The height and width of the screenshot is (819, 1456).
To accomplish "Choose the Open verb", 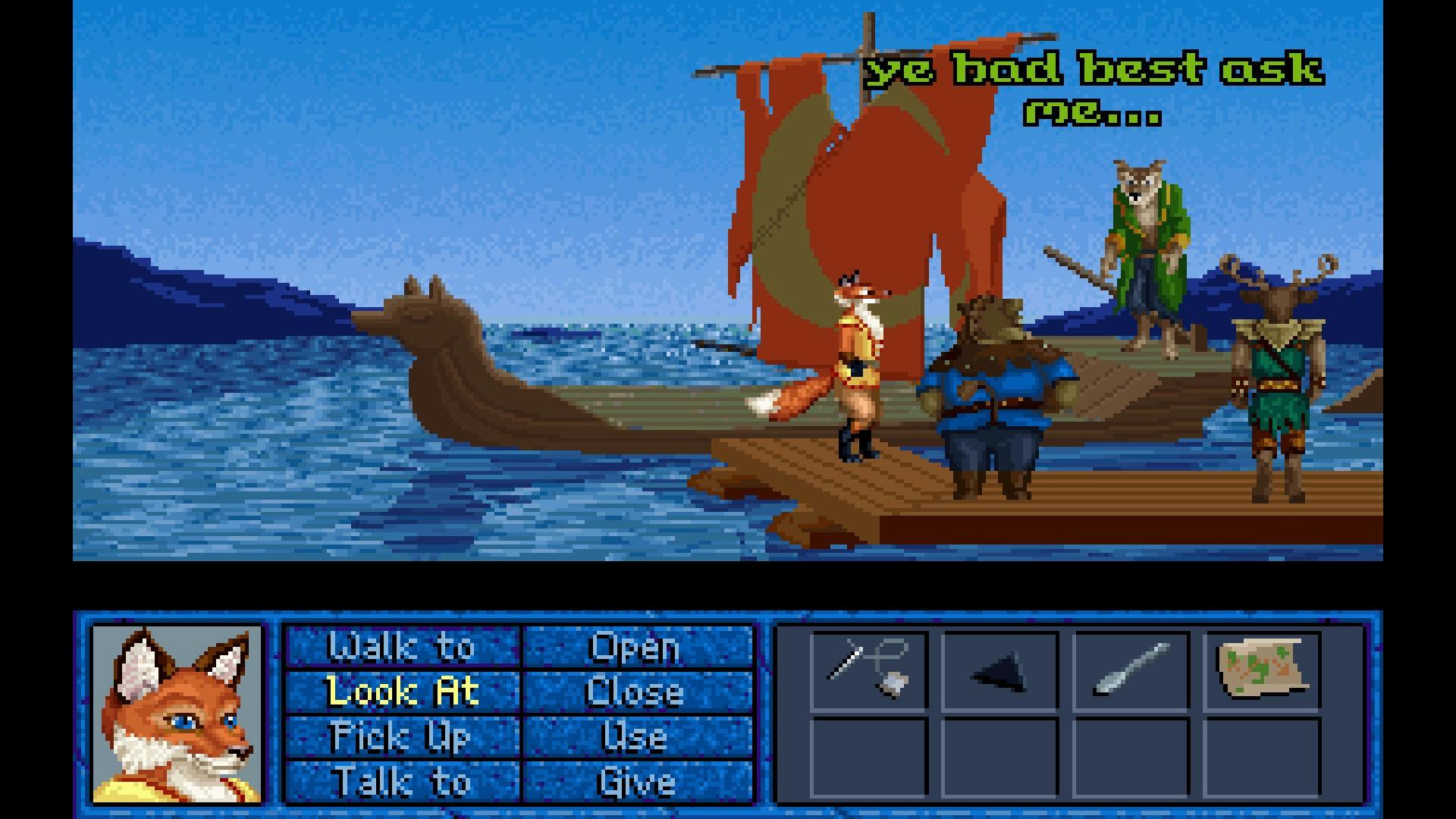I will point(635,647).
